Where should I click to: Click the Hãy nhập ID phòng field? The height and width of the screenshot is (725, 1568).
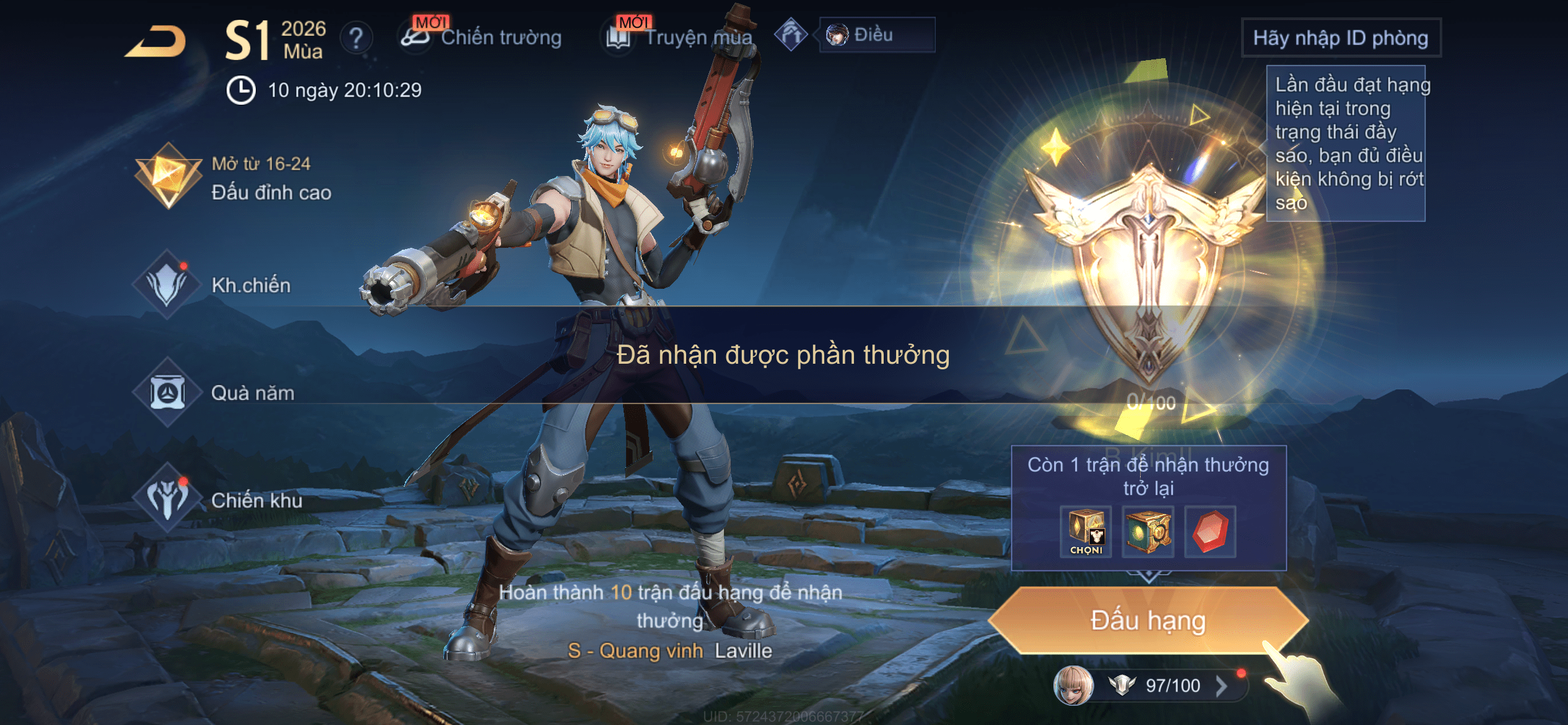[1341, 38]
